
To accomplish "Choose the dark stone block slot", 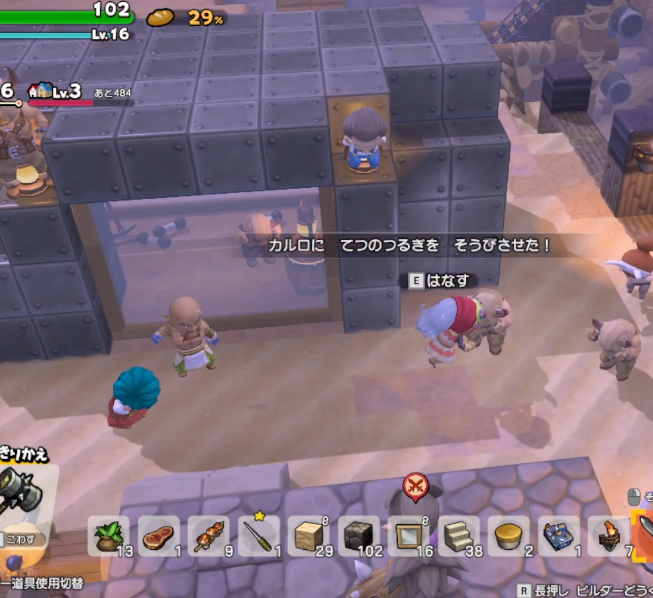I will tap(359, 536).
